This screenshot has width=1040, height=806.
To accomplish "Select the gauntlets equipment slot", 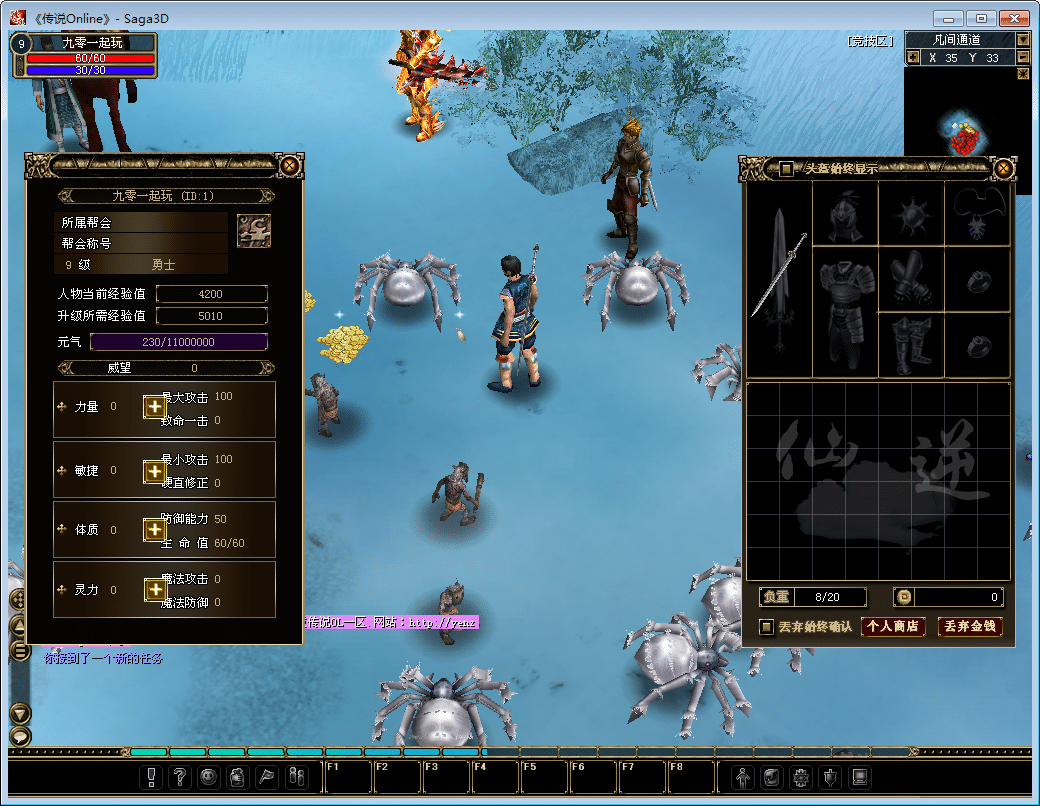I will [910, 278].
